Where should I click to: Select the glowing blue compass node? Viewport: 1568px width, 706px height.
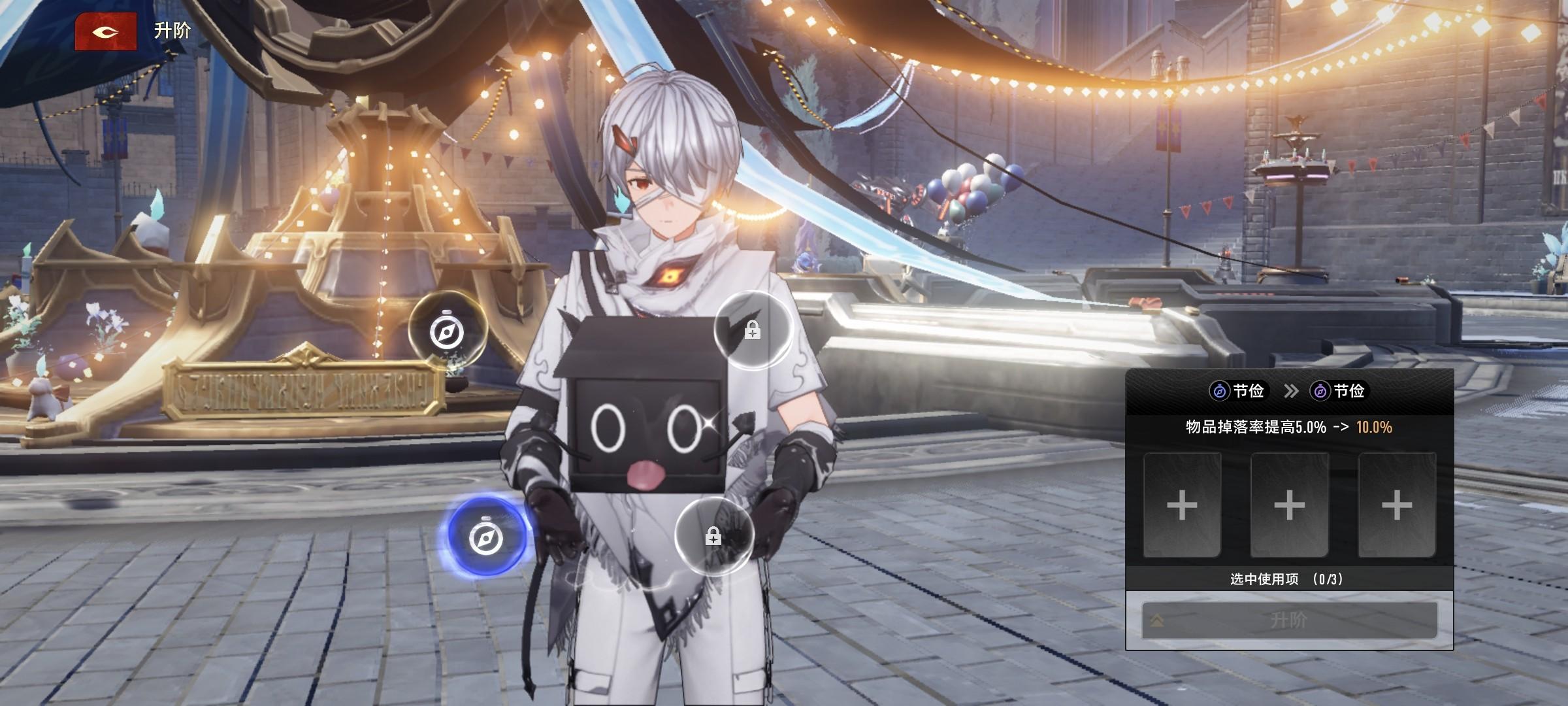[x=486, y=537]
